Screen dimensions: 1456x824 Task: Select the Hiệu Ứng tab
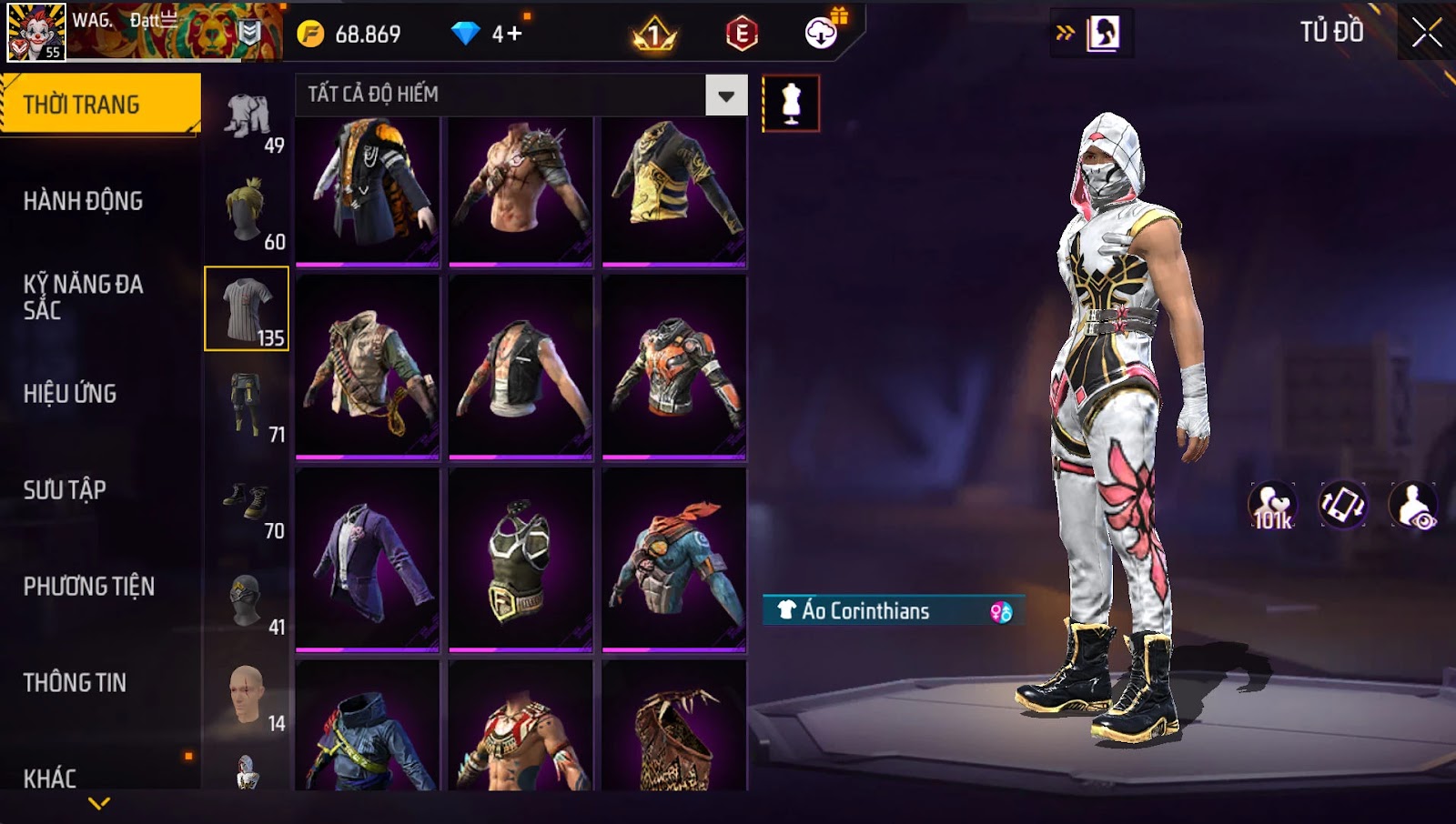pos(70,394)
